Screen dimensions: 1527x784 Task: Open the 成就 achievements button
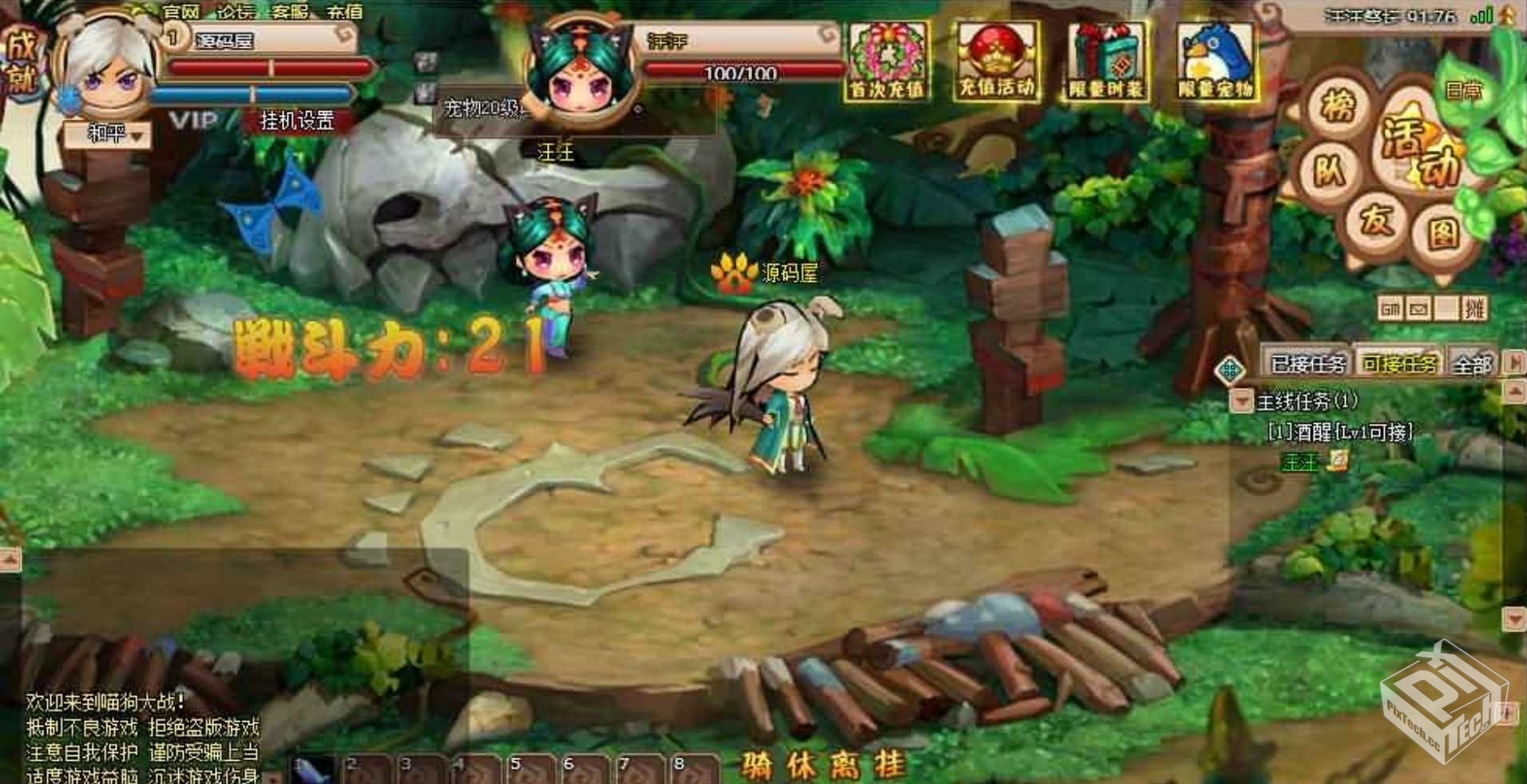pyautogui.click(x=22, y=61)
